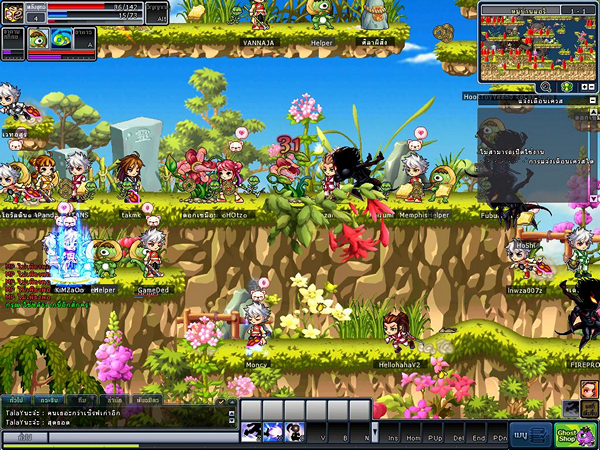Switch to the last chat tab
The image size is (600, 450).
tap(146, 399)
